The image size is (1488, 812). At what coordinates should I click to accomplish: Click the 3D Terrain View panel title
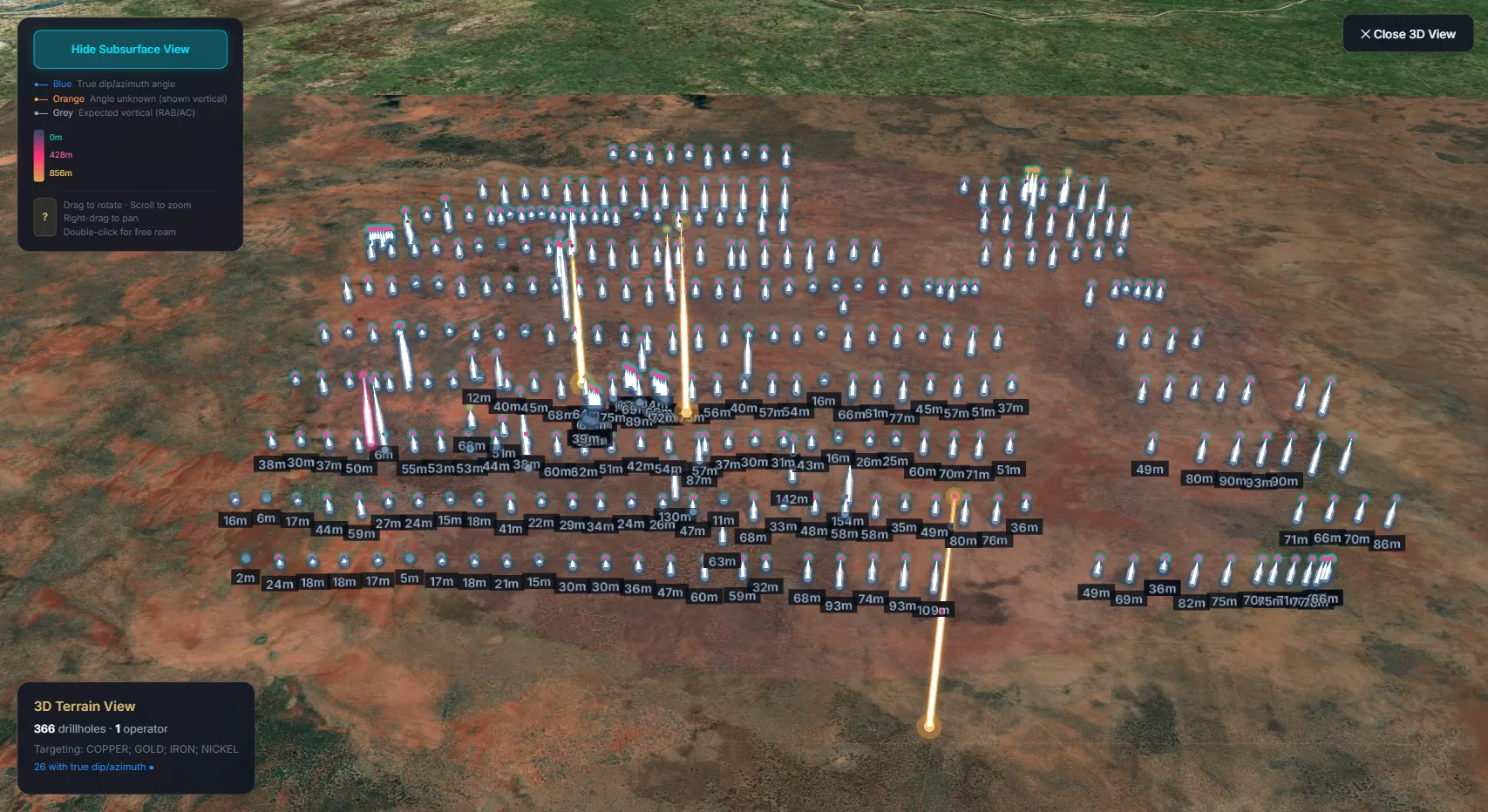pyautogui.click(x=85, y=706)
